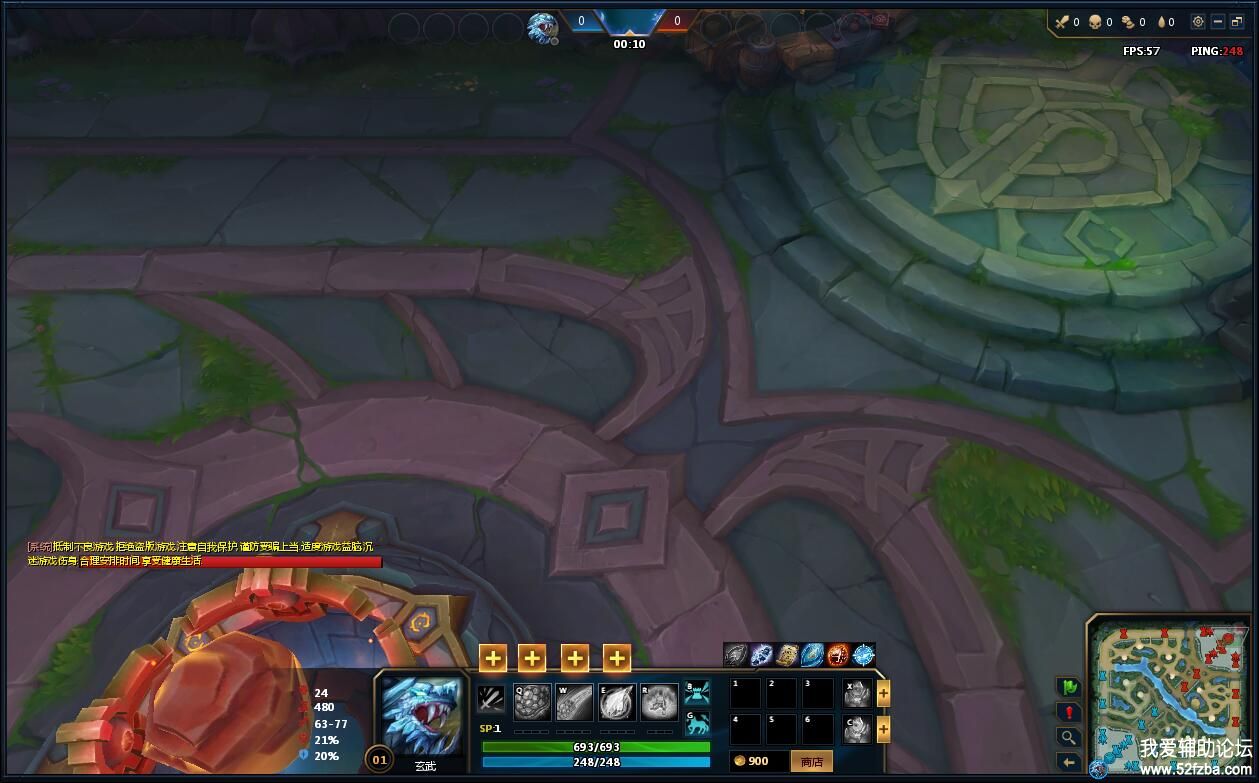This screenshot has height=783, width=1259.
Task: Cast the E ability
Action: [x=617, y=702]
